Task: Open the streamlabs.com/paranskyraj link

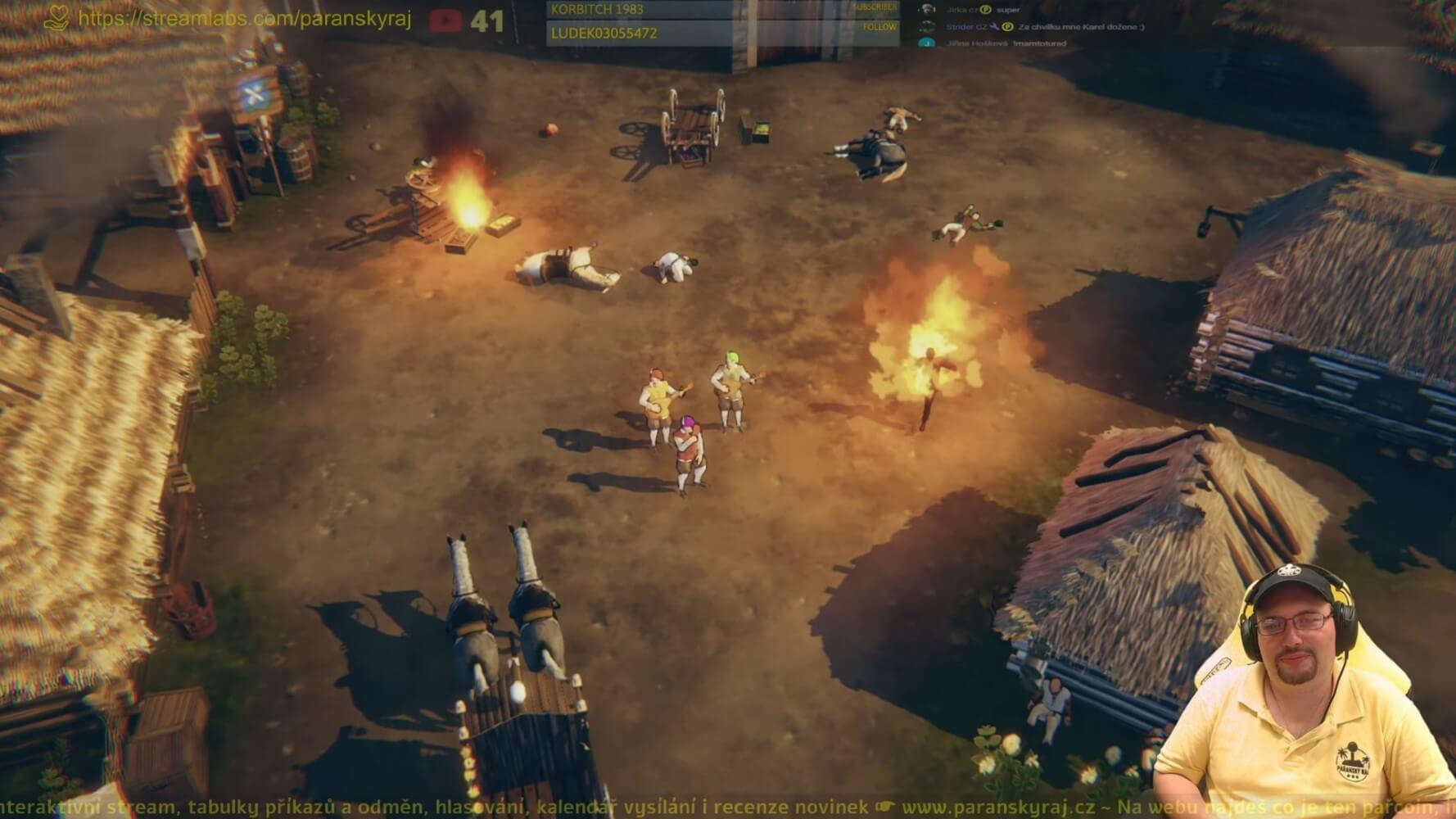Action: pyautogui.click(x=244, y=18)
